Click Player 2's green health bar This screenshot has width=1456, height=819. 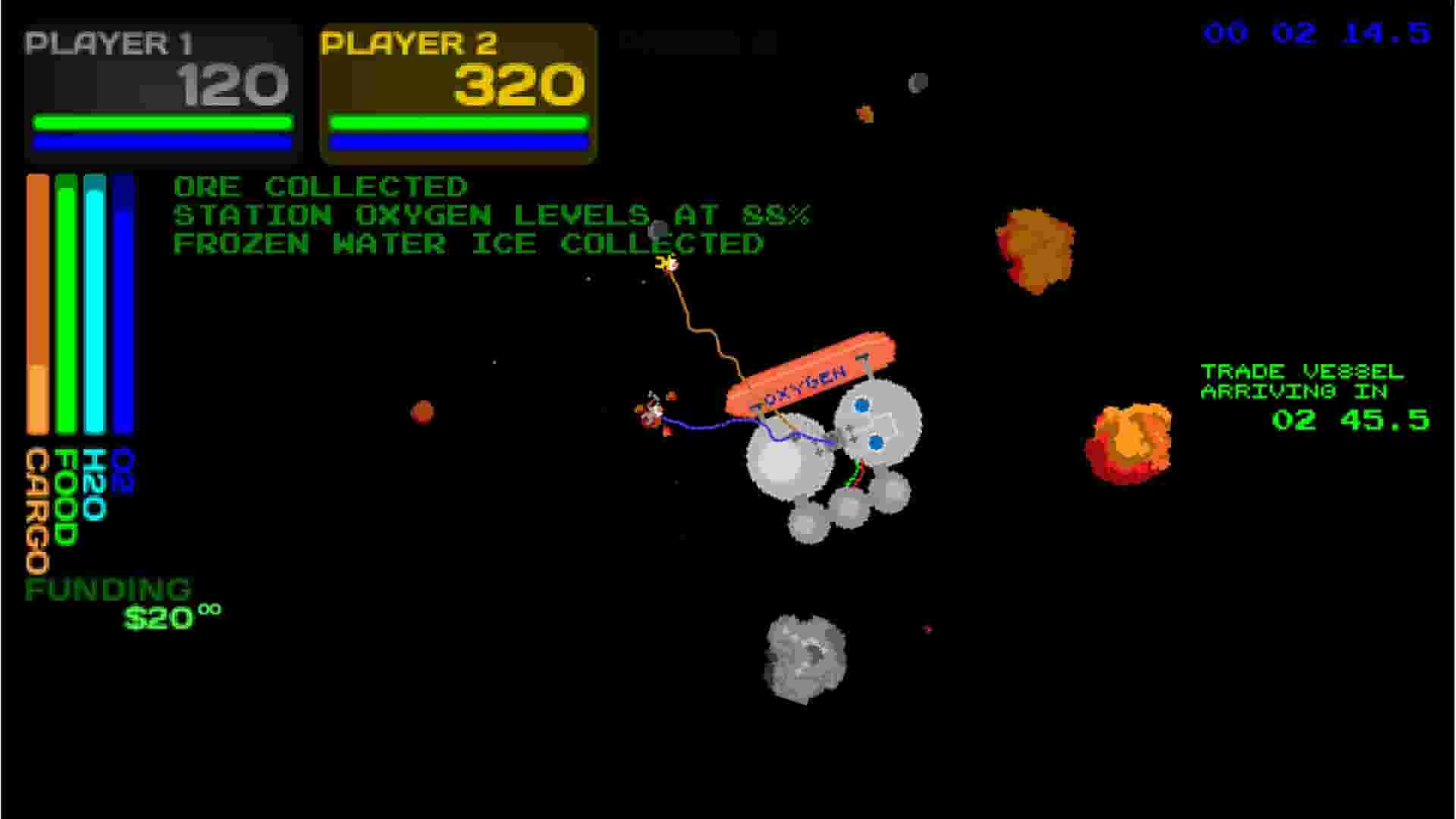click(x=457, y=121)
